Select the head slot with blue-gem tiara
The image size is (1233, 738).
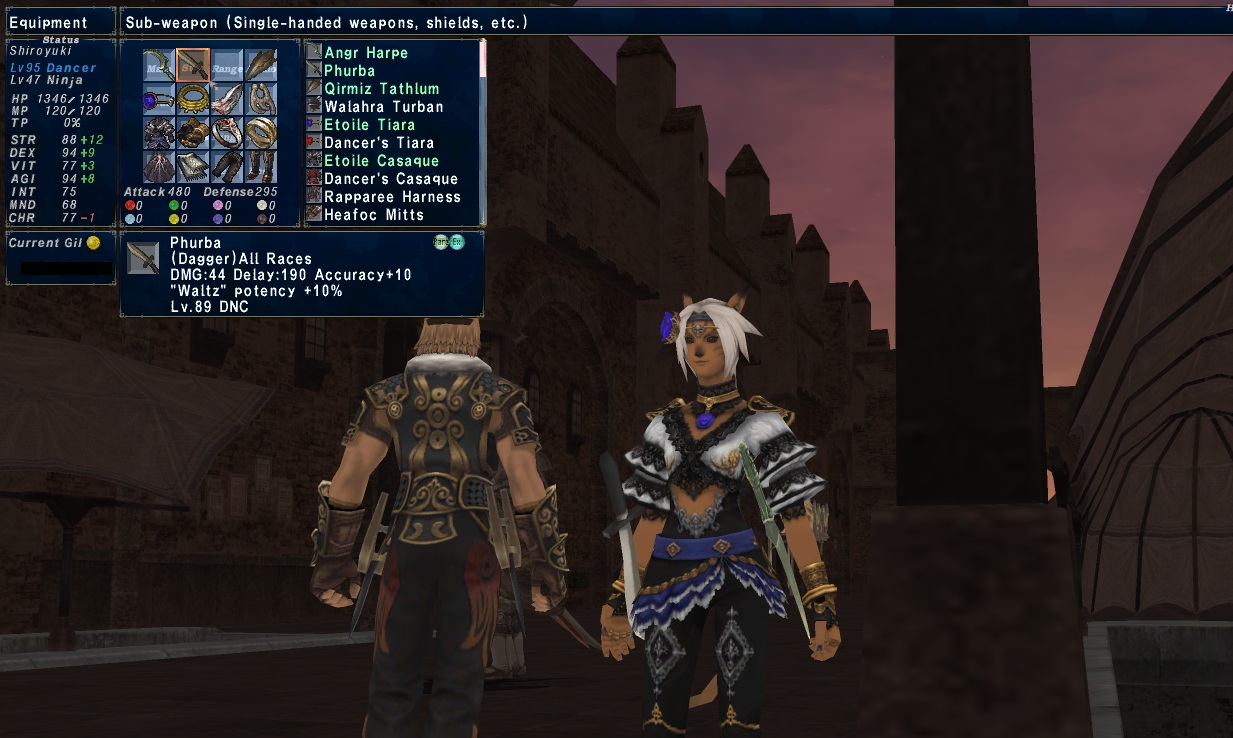(159, 99)
